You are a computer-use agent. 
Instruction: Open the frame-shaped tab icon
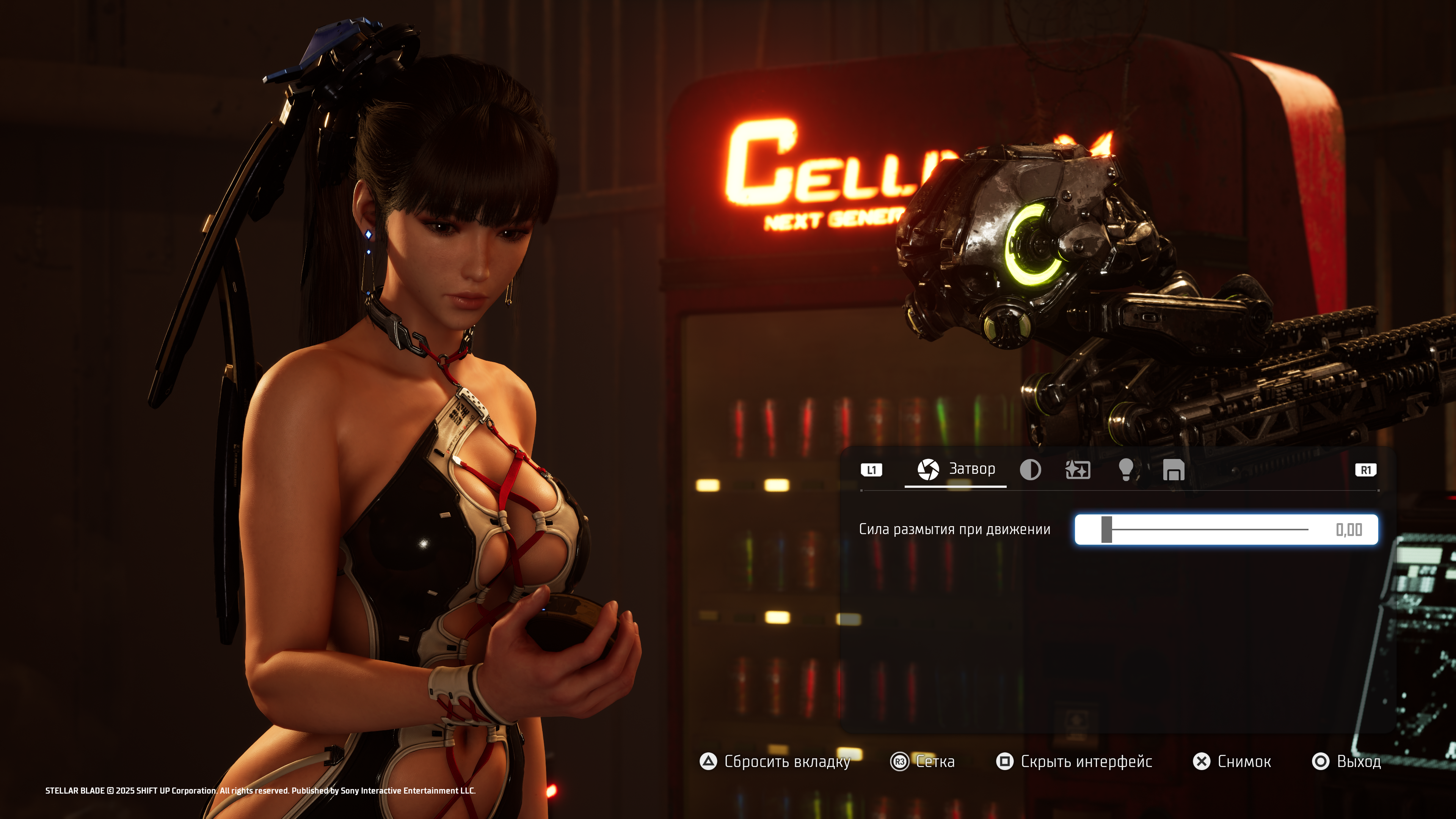coord(1174,470)
